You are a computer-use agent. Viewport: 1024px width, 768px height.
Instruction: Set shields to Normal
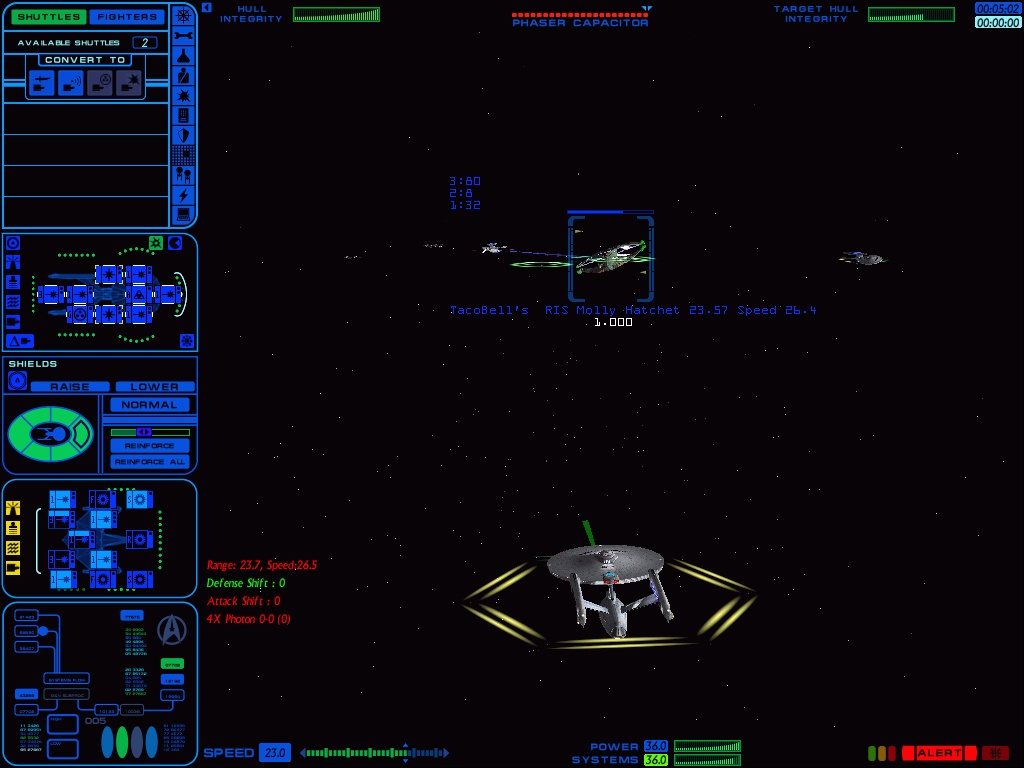[x=149, y=405]
